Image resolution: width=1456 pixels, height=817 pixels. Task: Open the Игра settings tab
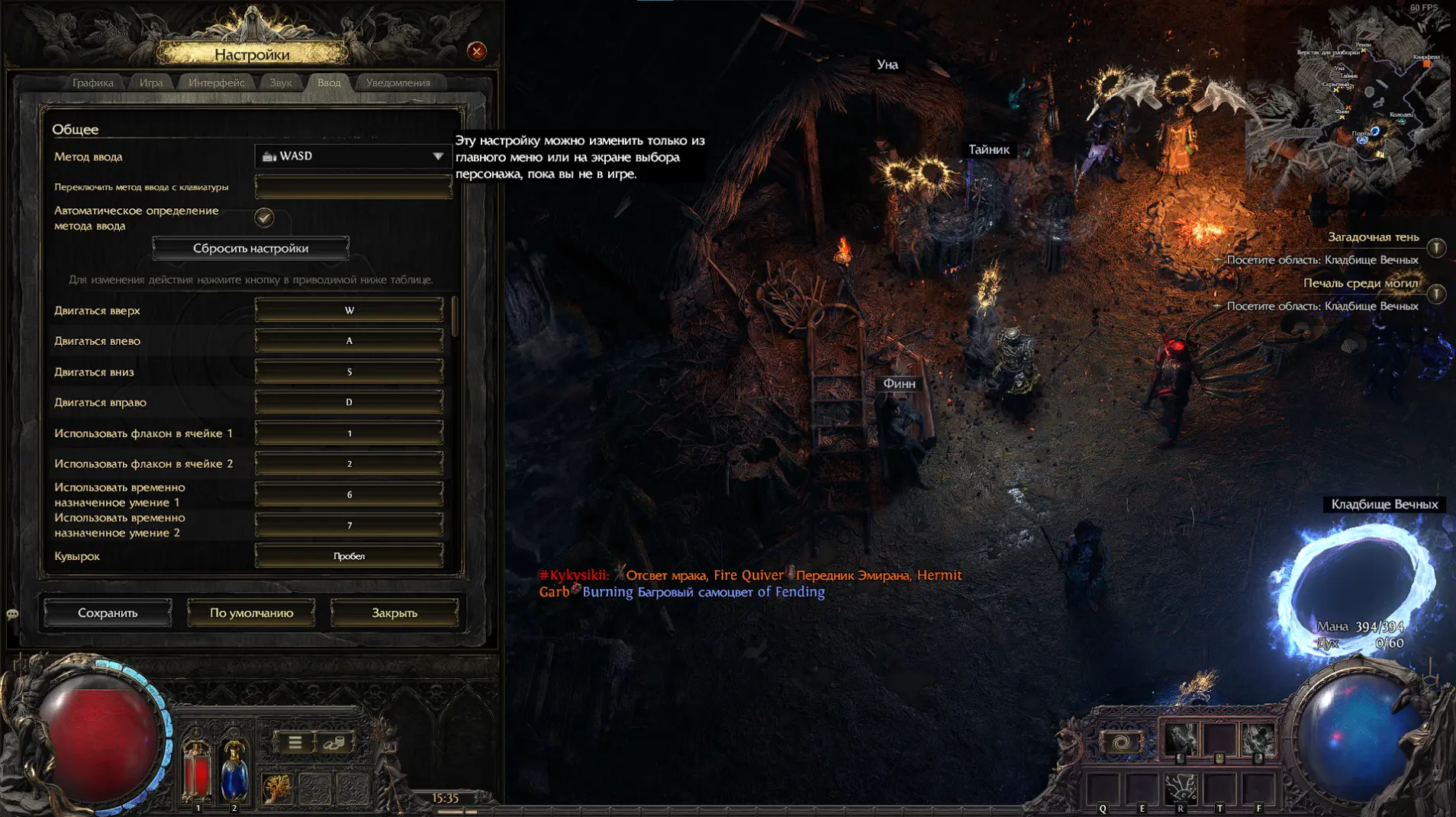click(x=151, y=82)
